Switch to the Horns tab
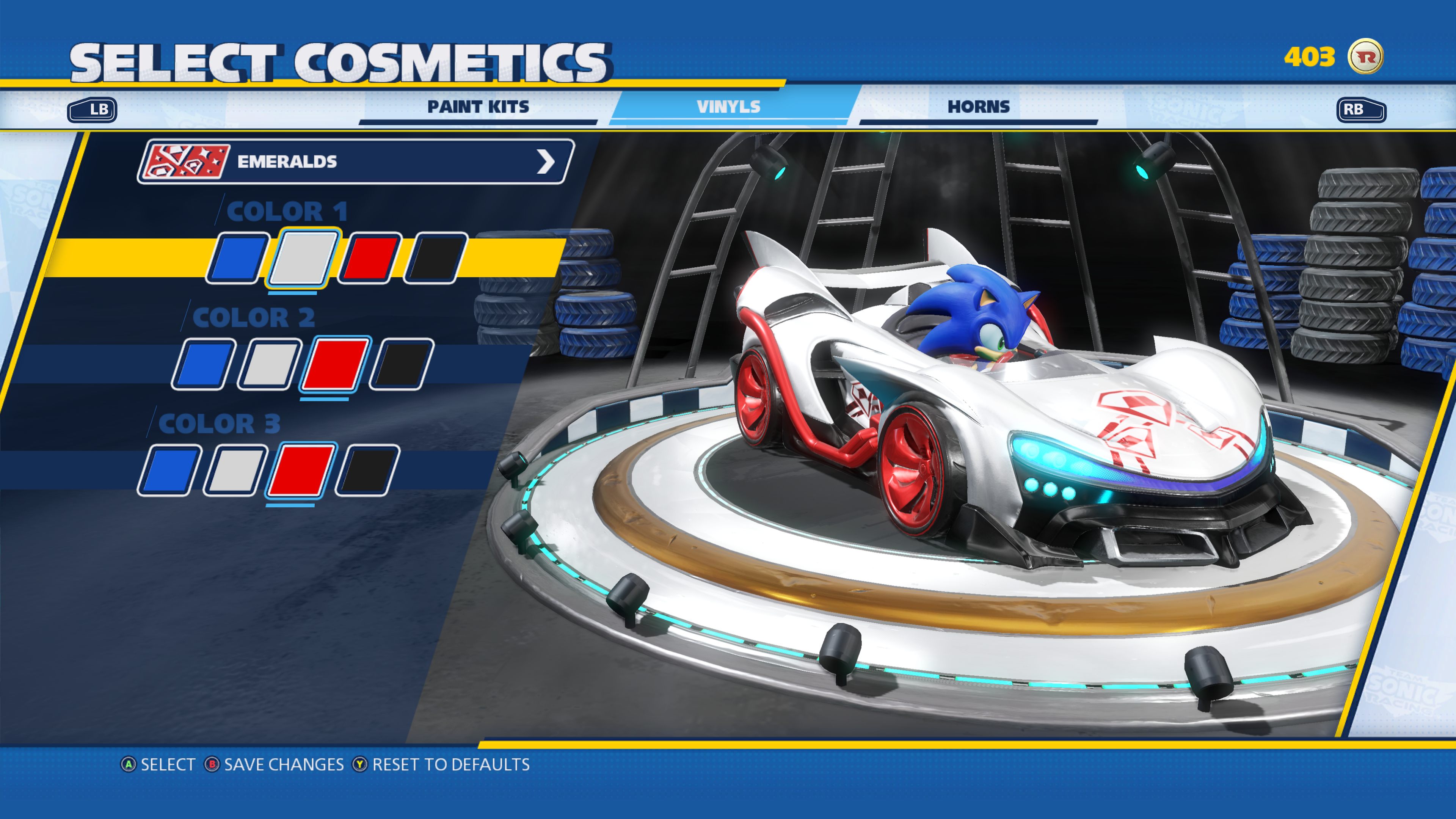 point(979,106)
